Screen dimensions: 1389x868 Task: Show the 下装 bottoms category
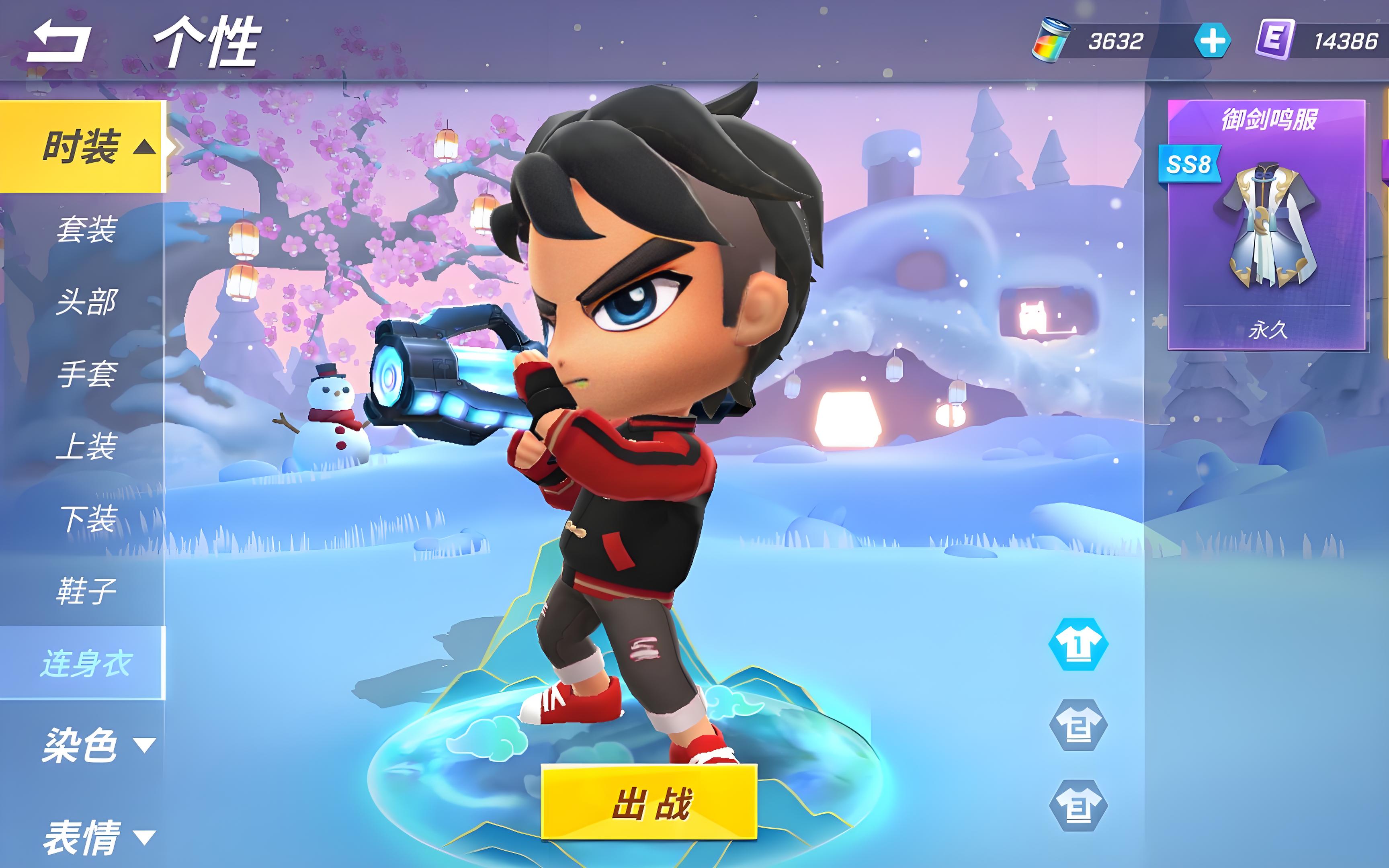pyautogui.click(x=86, y=519)
